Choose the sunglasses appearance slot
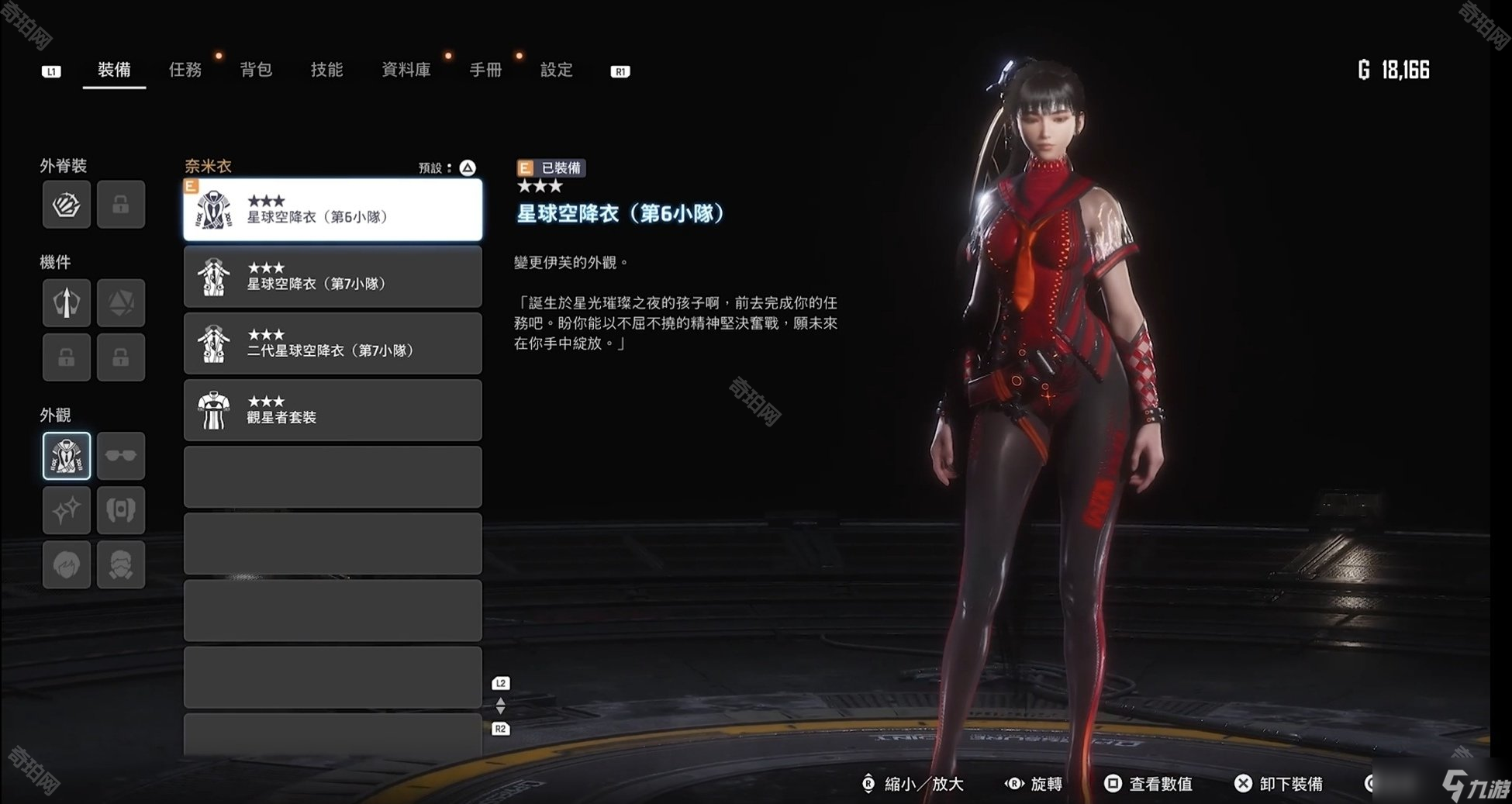Image resolution: width=1512 pixels, height=804 pixels. click(121, 456)
